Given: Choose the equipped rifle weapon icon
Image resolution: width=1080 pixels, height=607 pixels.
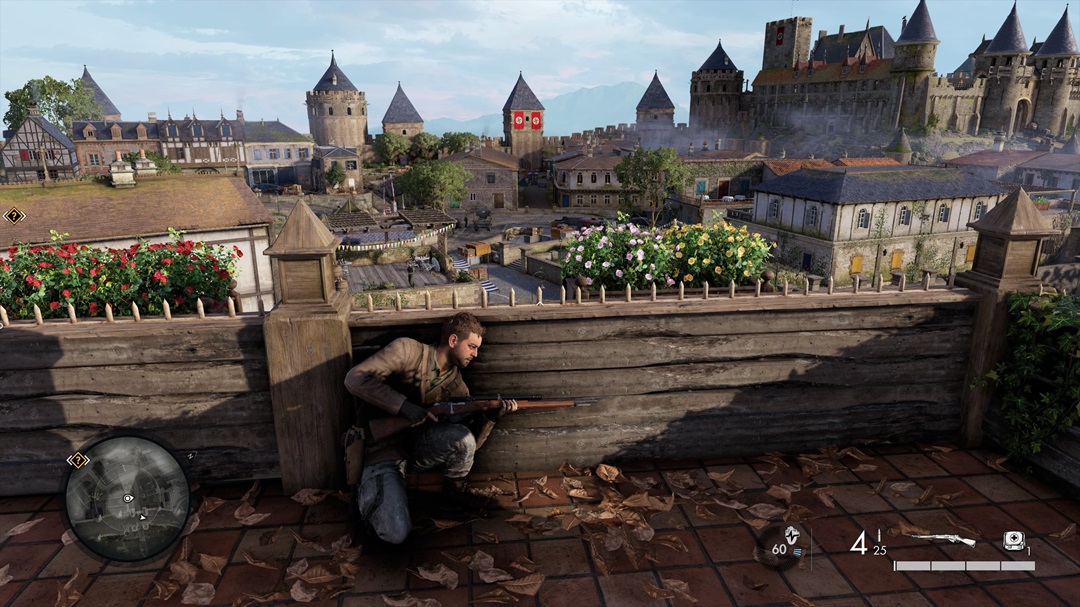Looking at the screenshot, I should point(943,540).
